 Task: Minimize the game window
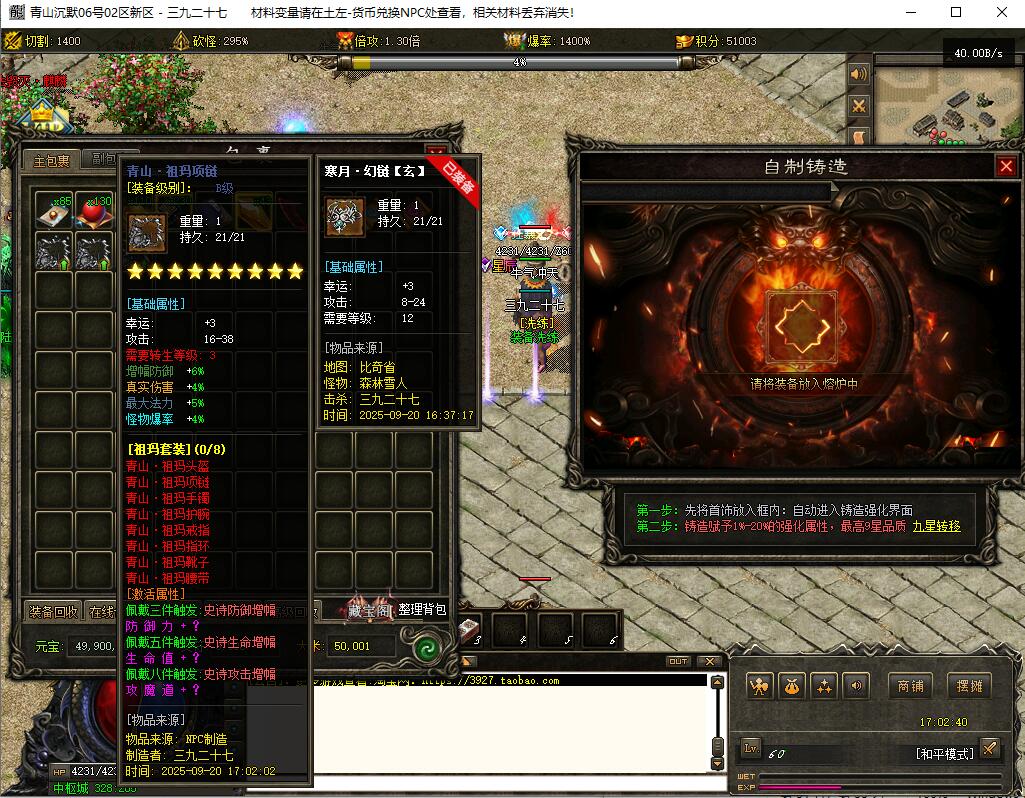911,13
